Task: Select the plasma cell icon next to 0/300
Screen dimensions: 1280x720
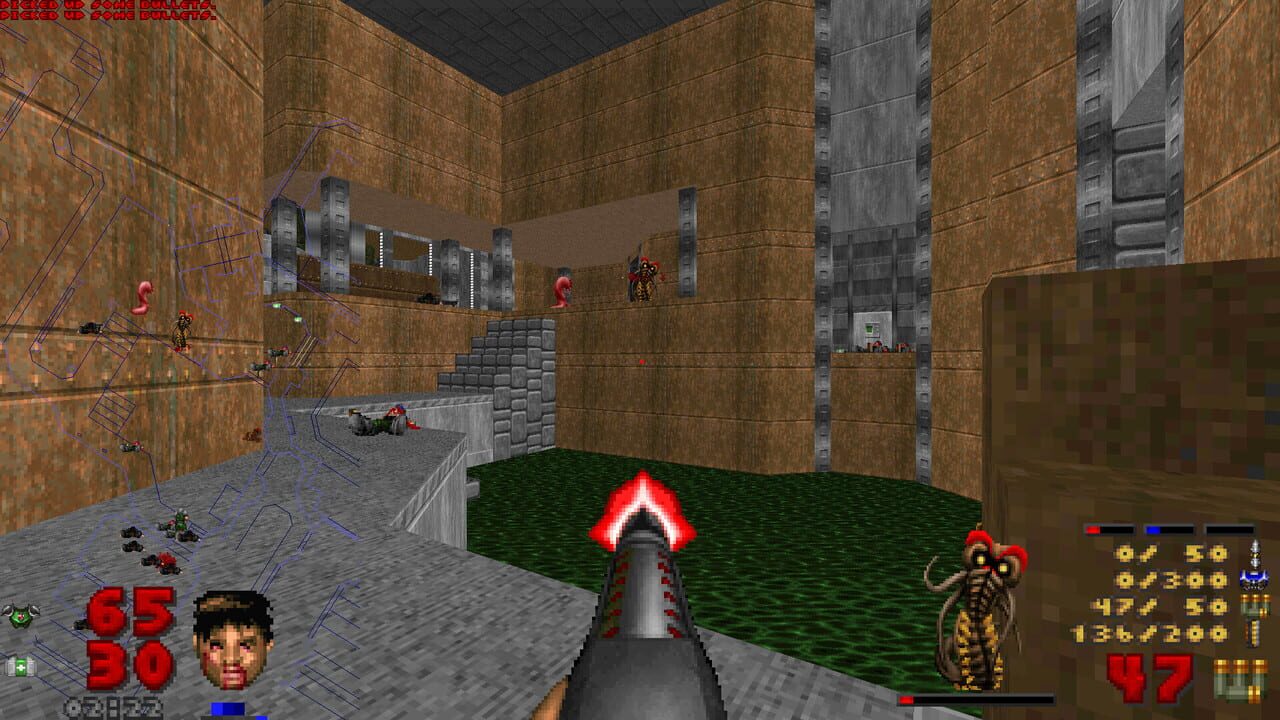Action: (1253, 578)
